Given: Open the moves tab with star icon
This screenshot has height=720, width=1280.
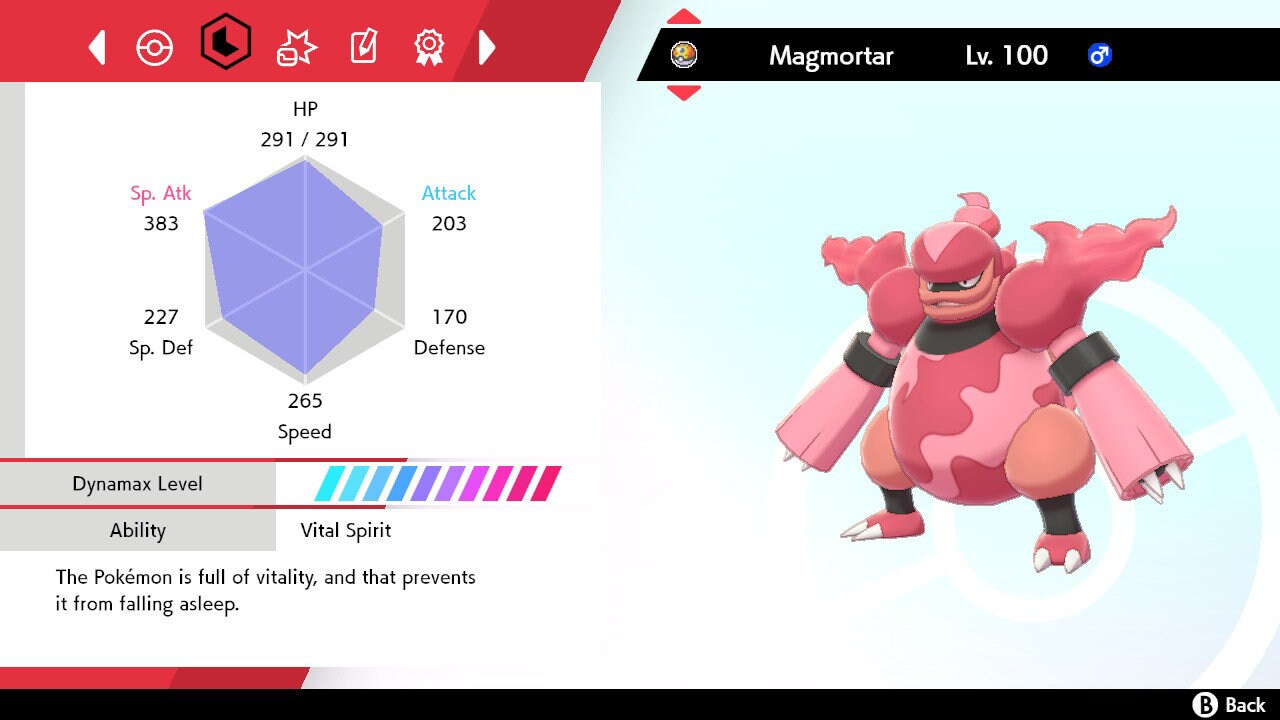Looking at the screenshot, I should (295, 46).
